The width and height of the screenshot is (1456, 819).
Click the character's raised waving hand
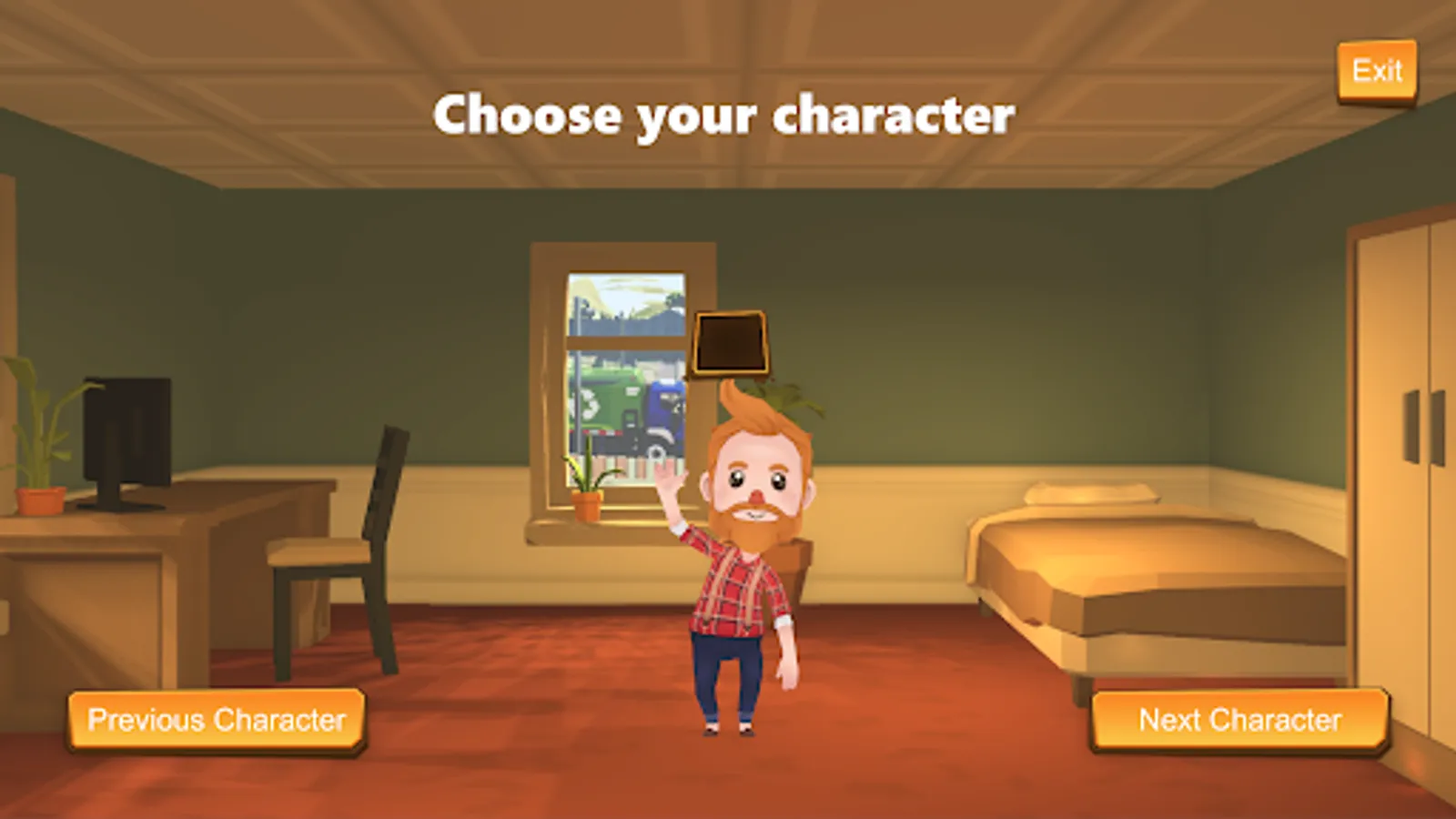tap(669, 478)
